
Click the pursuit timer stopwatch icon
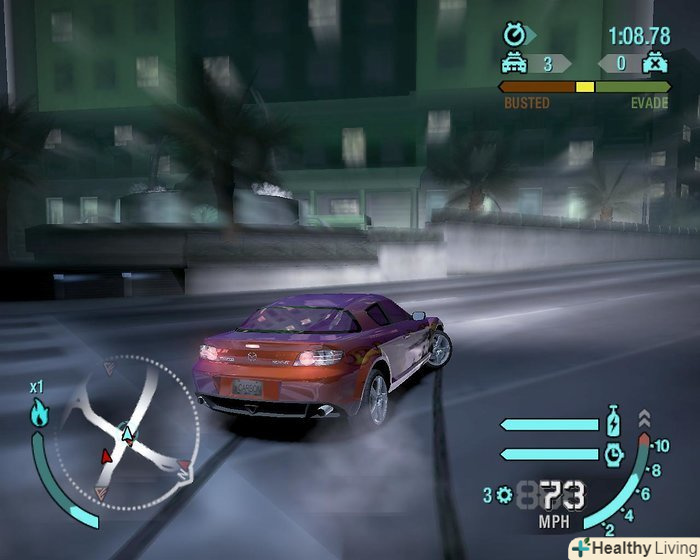click(x=516, y=36)
